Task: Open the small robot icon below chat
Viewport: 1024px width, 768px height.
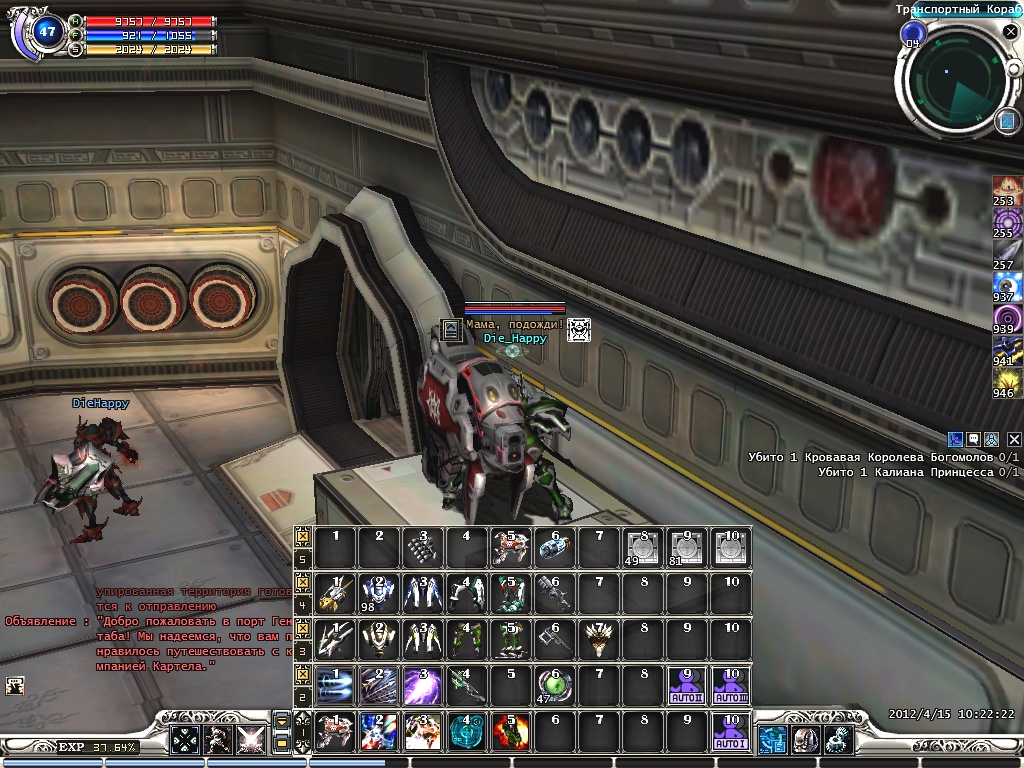Action: [x=15, y=685]
